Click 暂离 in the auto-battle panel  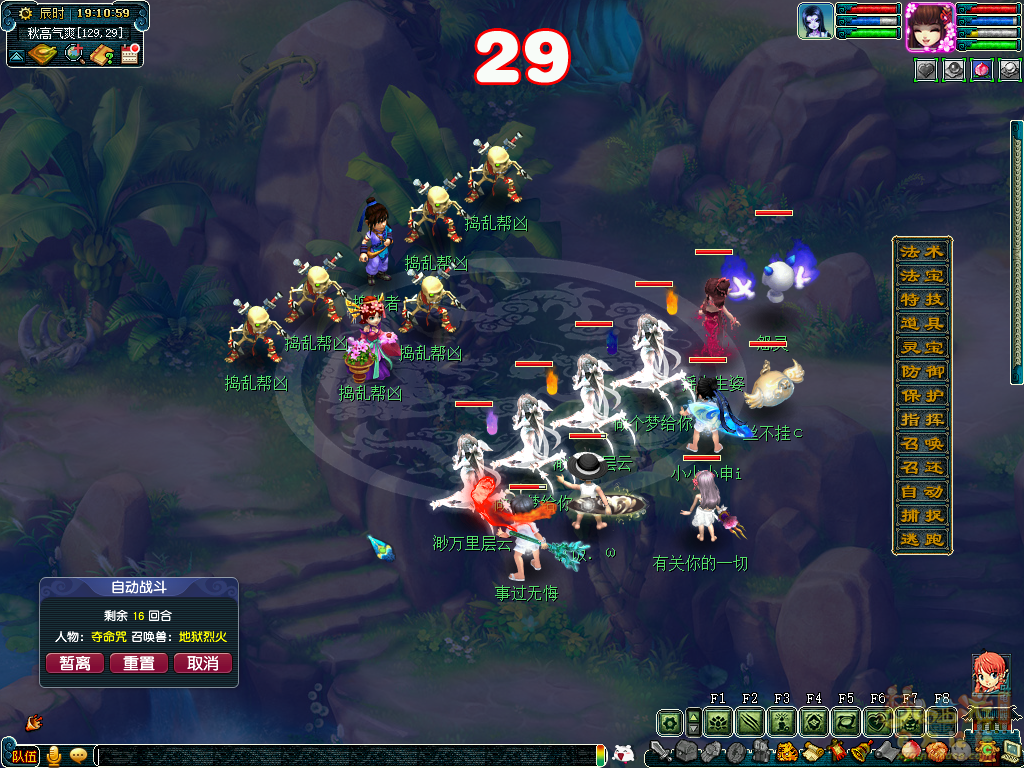pos(75,663)
